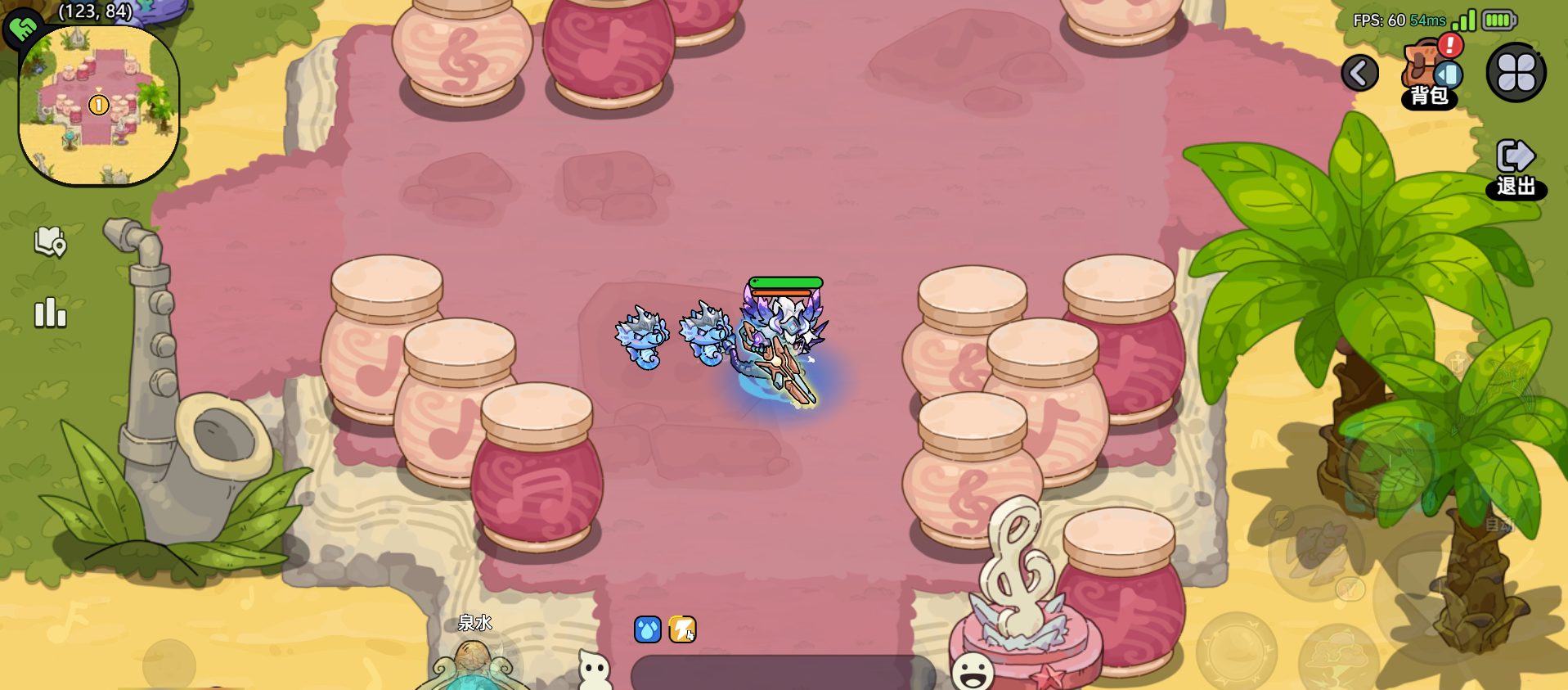1568x690 pixels.
Task: Select the 退出 exit option
Action: [1517, 164]
